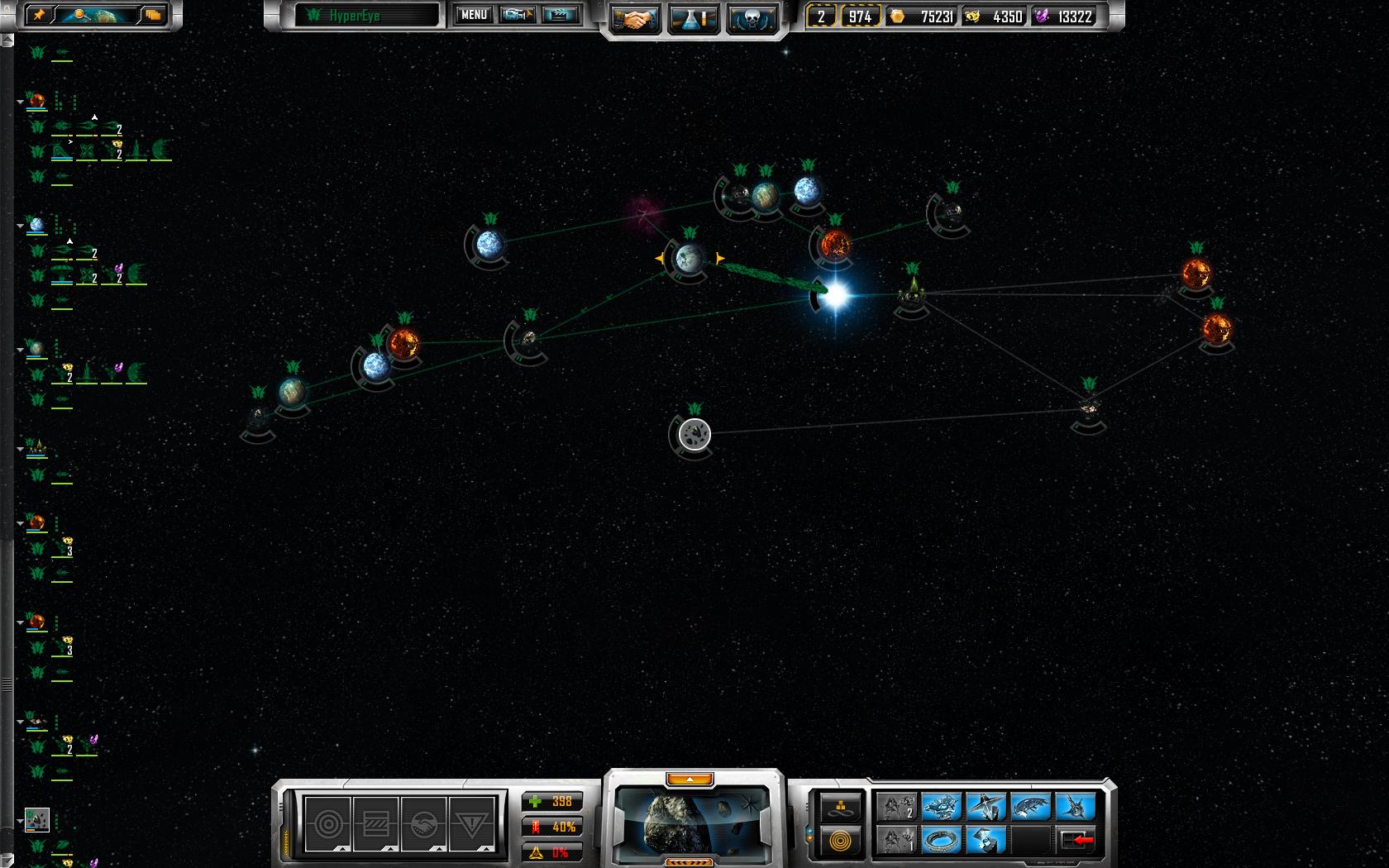This screenshot has height=868, width=1389.
Task: Expand the orange arrow above the portrait
Action: pos(690,779)
